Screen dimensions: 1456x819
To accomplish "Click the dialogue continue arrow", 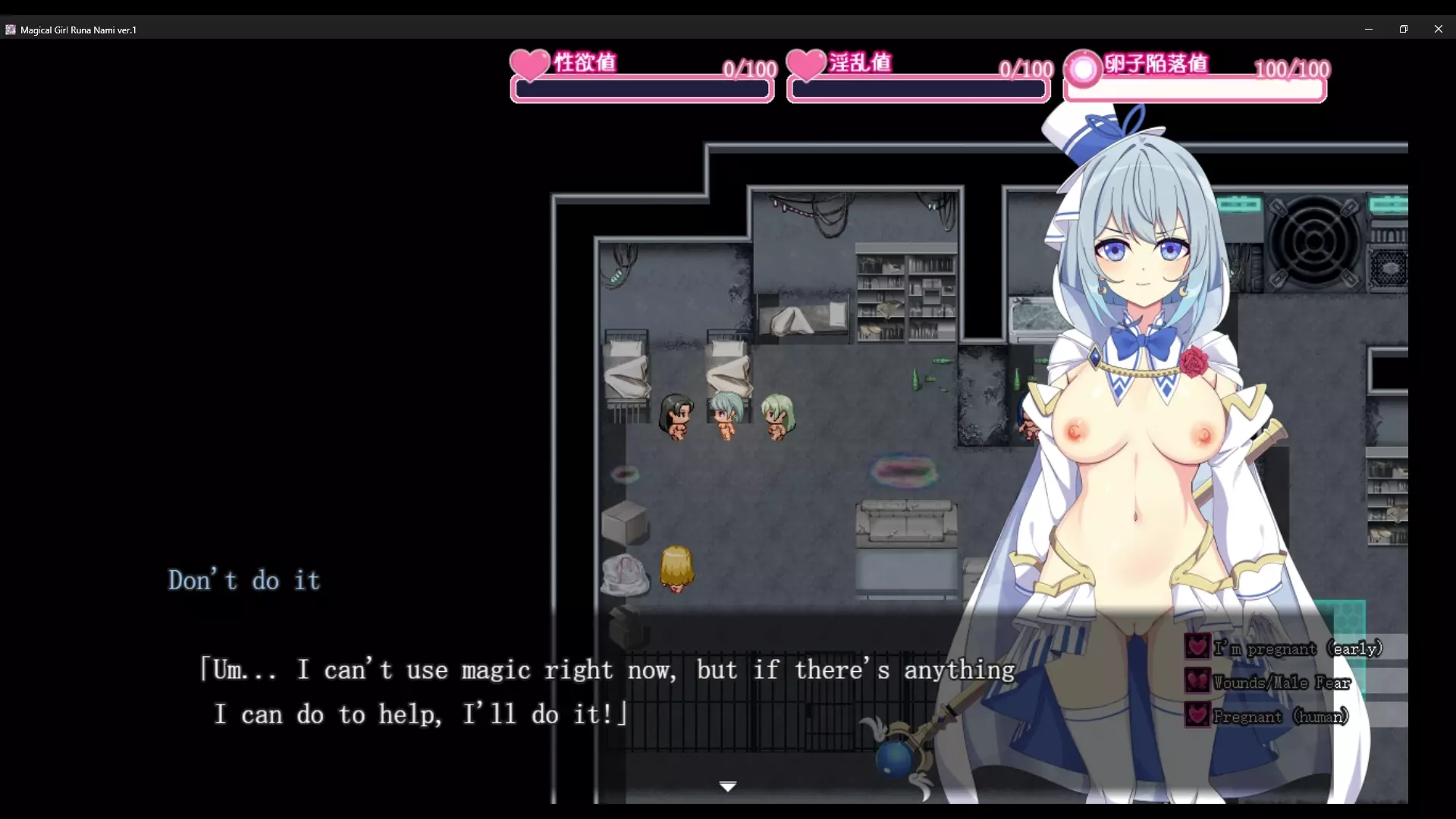I will [x=728, y=786].
